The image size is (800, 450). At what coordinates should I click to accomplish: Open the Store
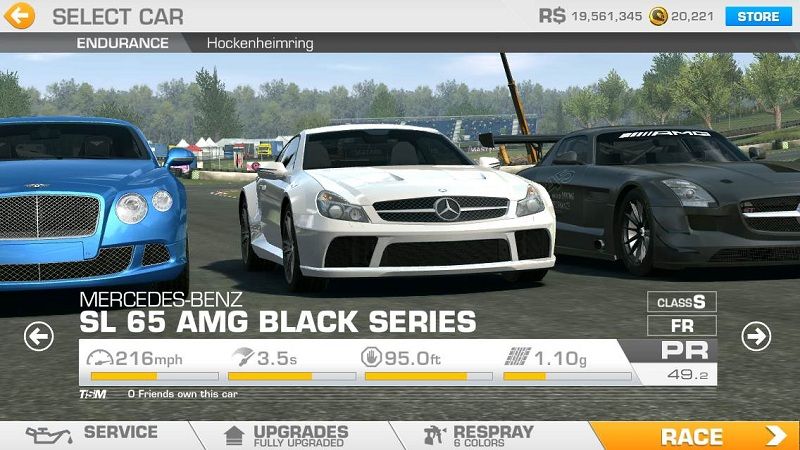click(x=758, y=16)
